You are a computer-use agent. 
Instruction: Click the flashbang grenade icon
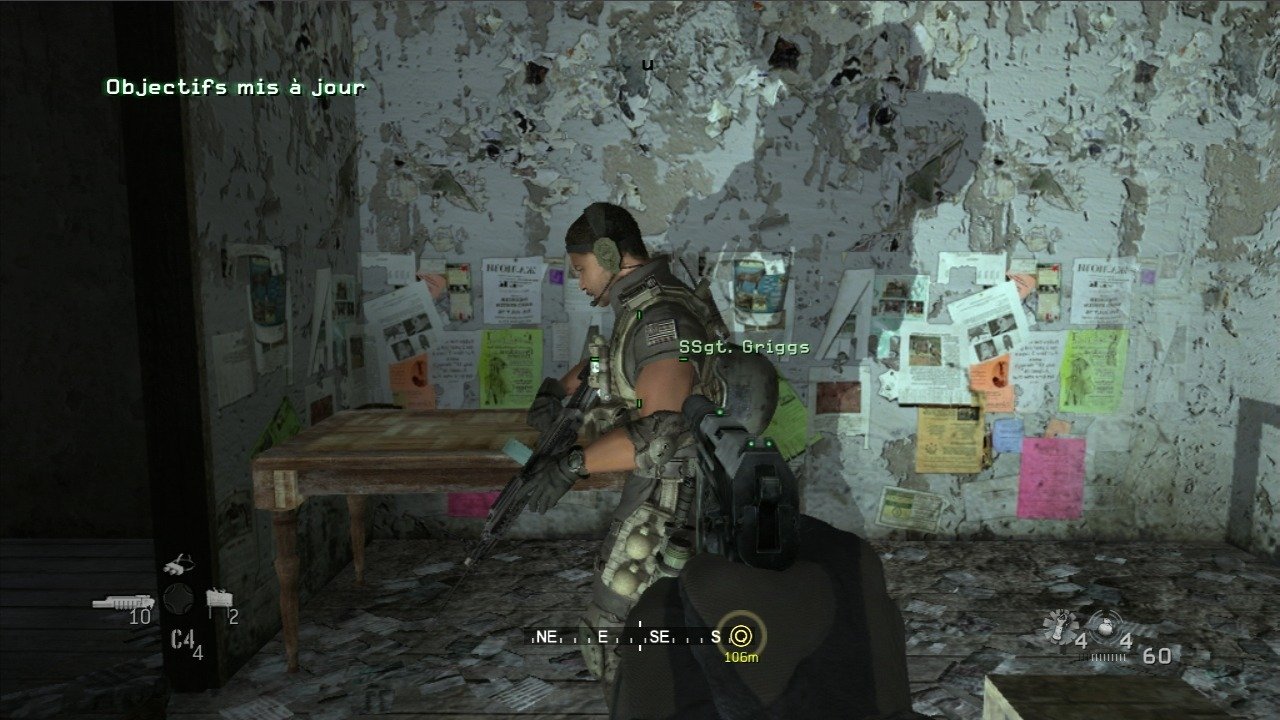[x=1058, y=625]
